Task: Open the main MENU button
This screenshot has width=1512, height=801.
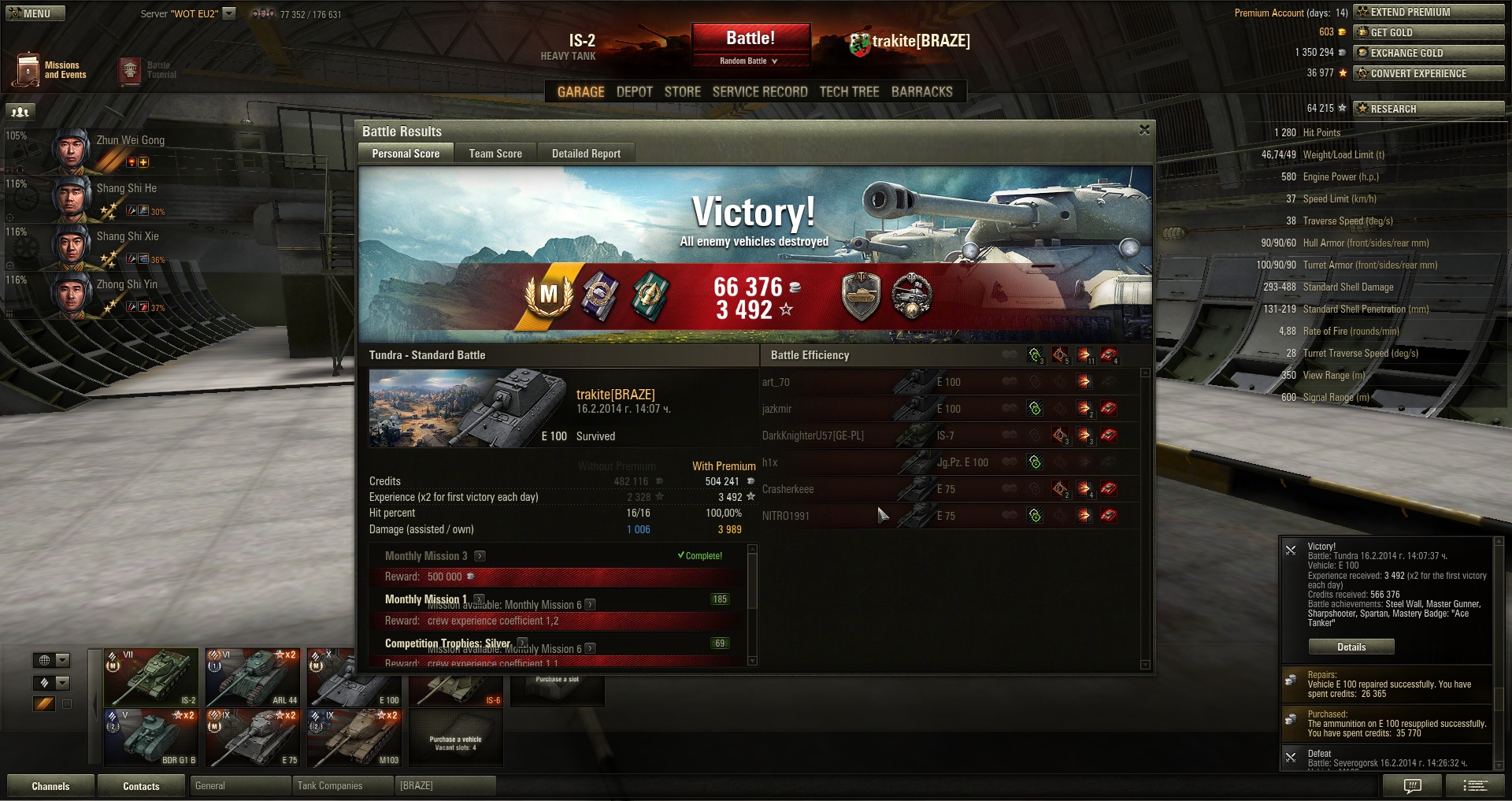Action: tap(35, 13)
